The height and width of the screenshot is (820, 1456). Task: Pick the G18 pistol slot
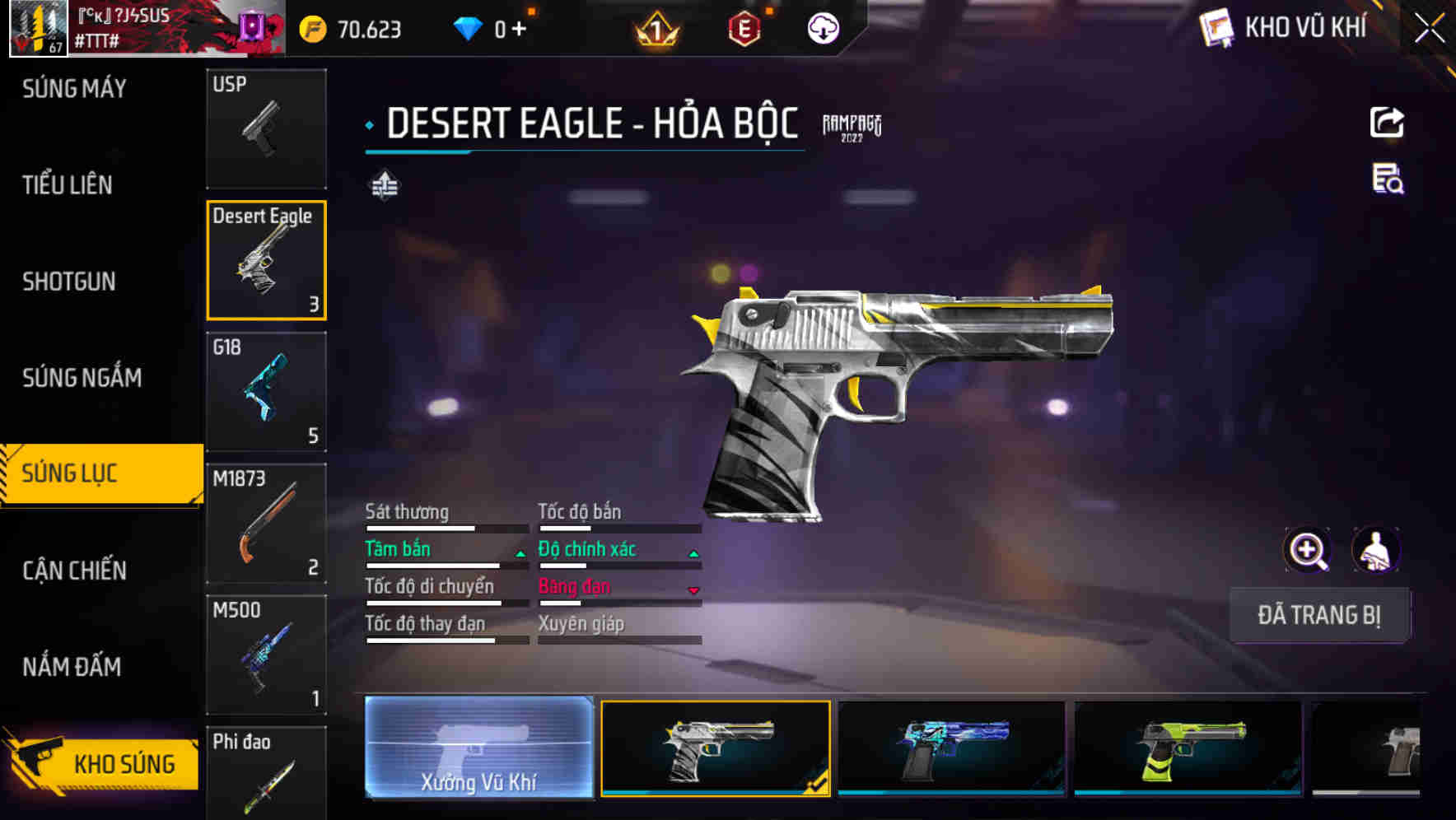coord(266,392)
